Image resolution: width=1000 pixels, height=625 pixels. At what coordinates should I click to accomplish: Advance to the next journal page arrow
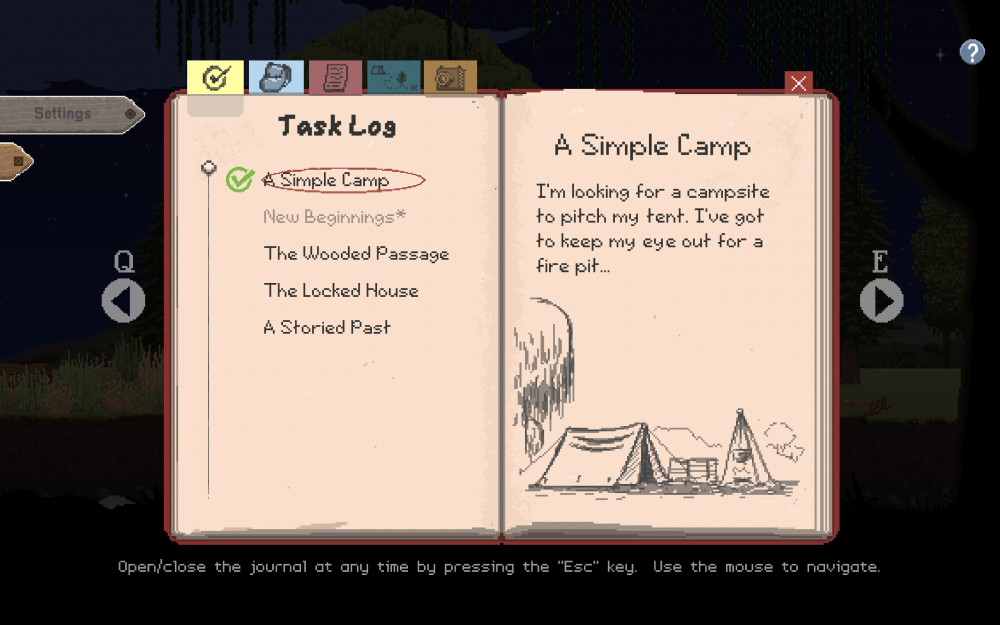tap(881, 301)
